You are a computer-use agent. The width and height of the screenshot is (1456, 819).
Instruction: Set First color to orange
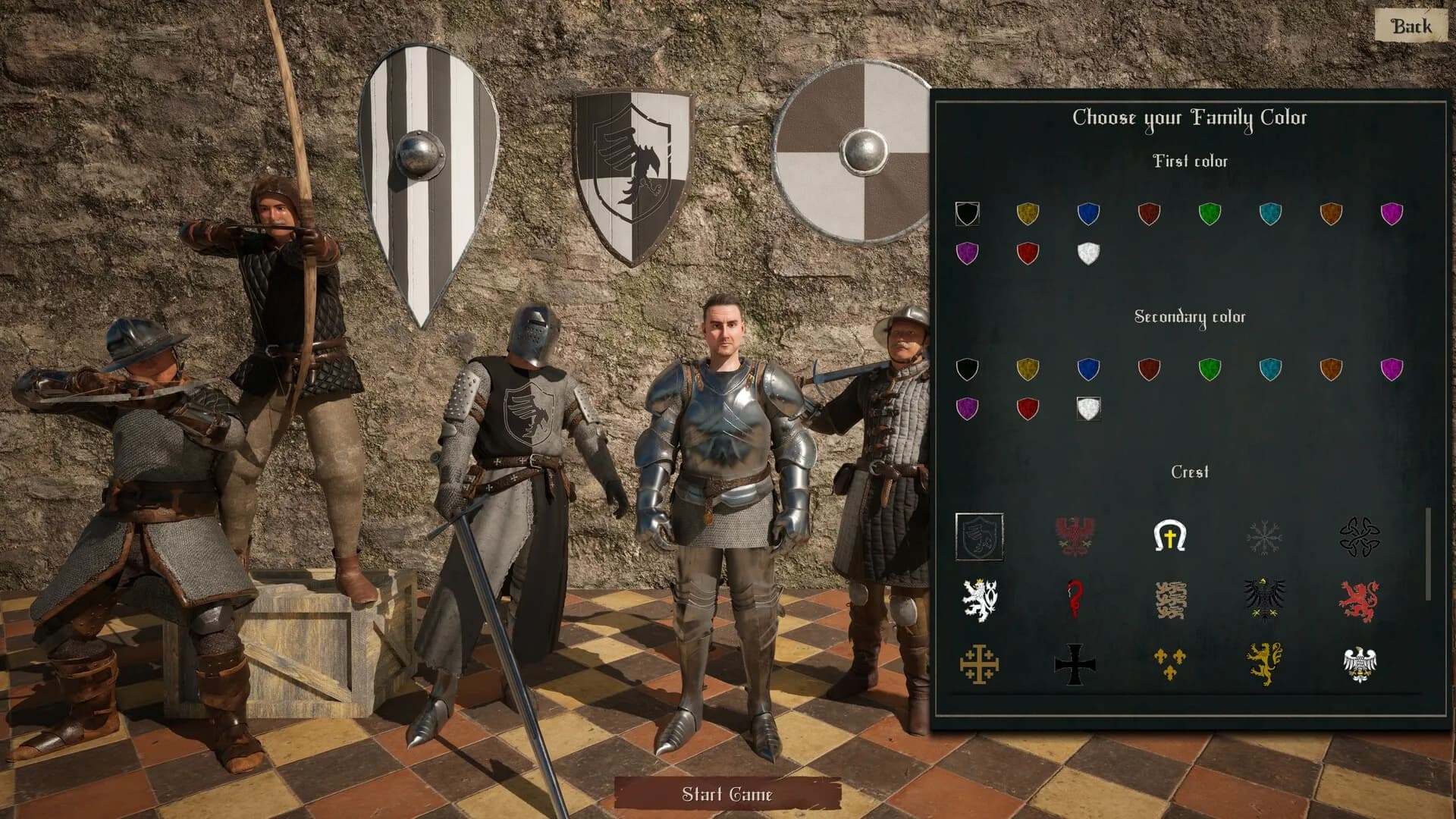(1331, 214)
